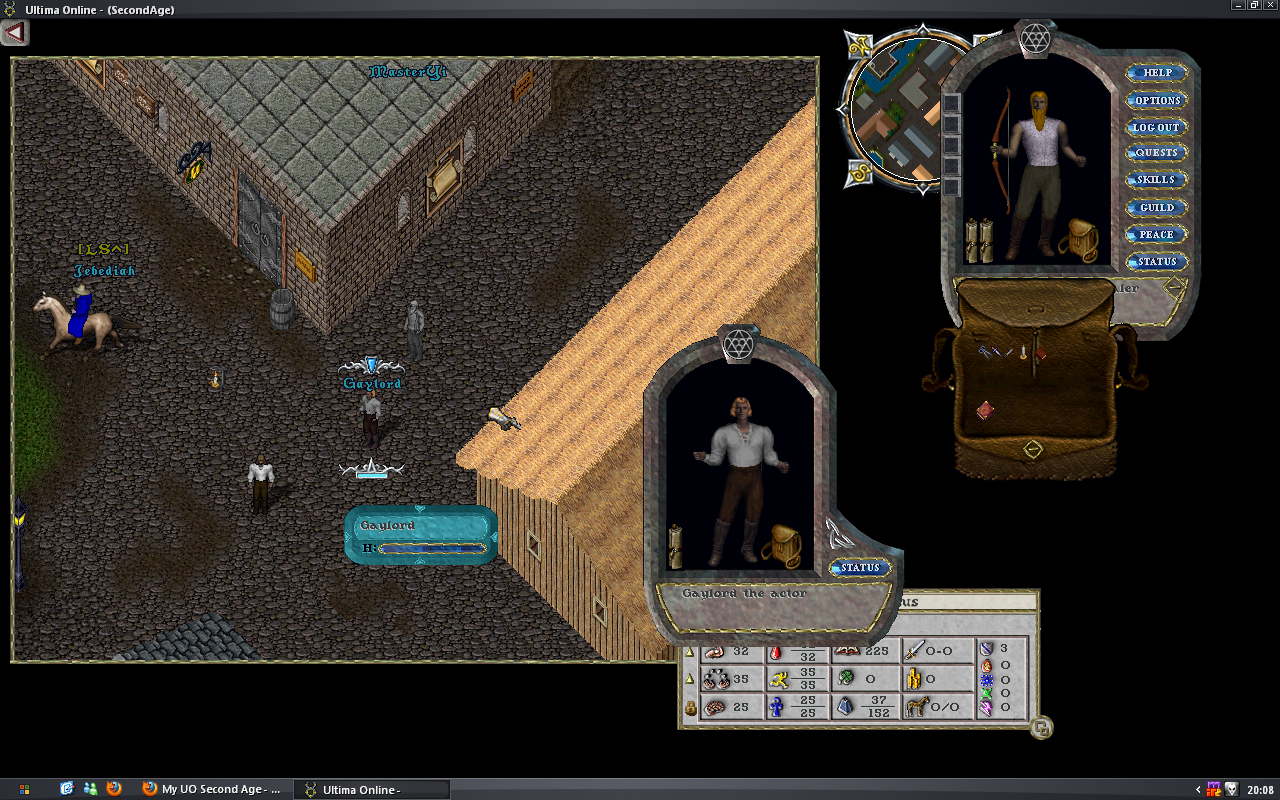Click the padlock next to intelligence stat
Image resolution: width=1280 pixels, height=800 pixels.
click(689, 707)
